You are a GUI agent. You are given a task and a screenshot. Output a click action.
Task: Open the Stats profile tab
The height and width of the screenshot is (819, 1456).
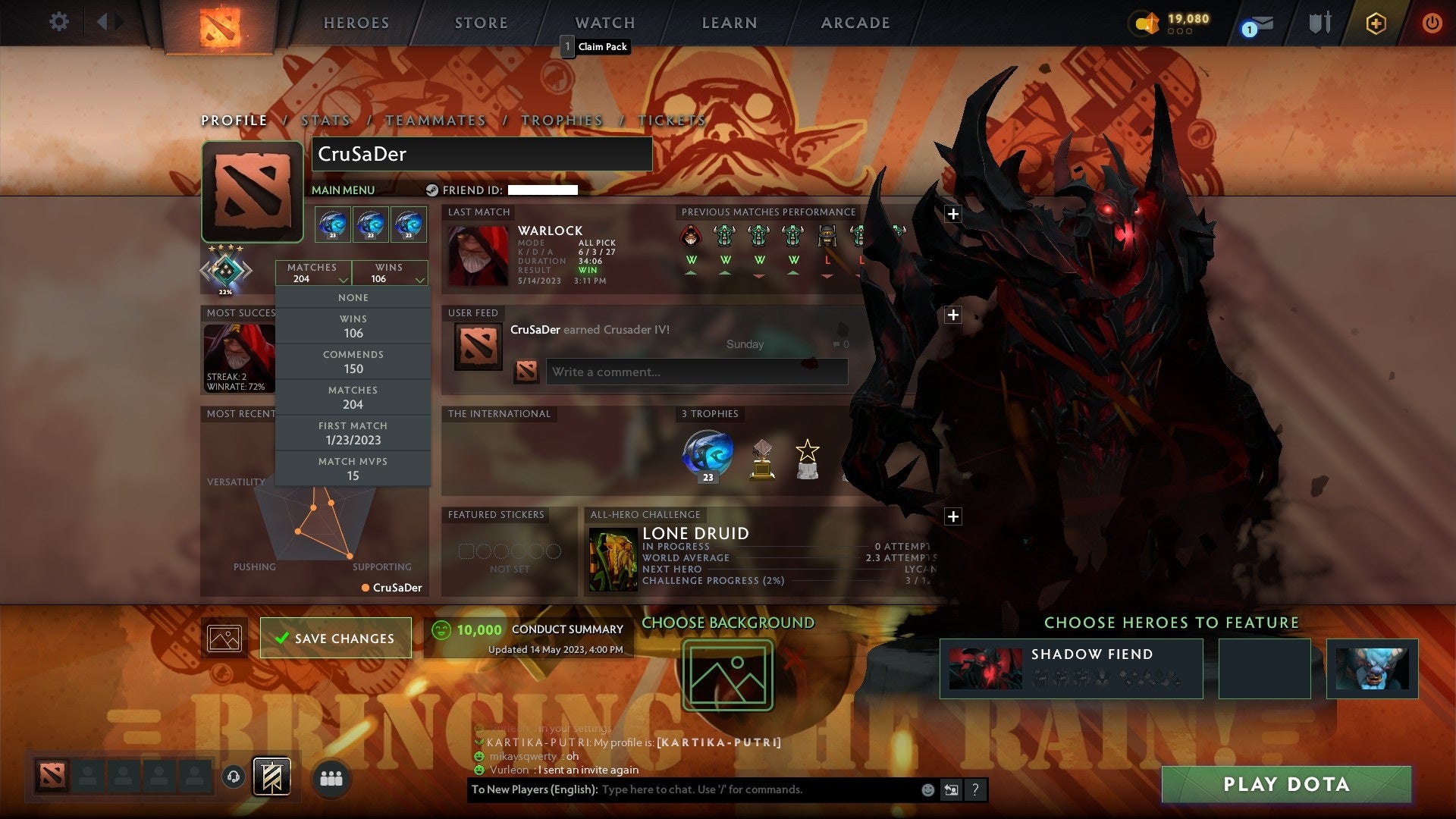(x=325, y=120)
